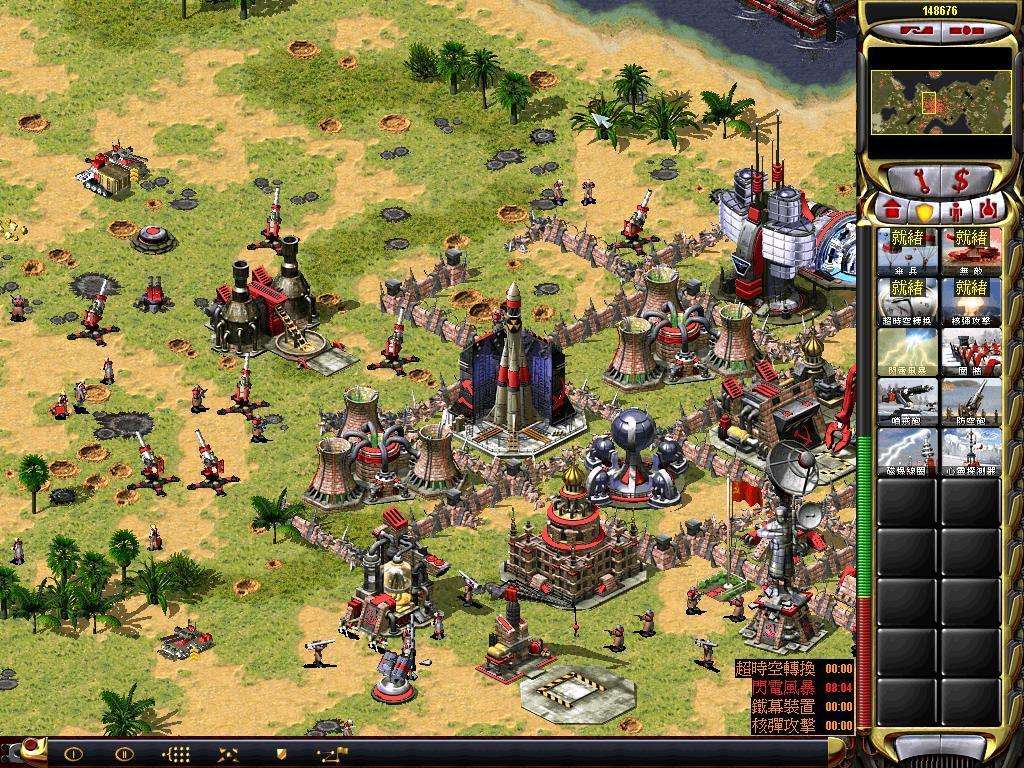Image resolution: width=1024 pixels, height=768 pixels.
Task: Select the Sentry Gun (哨戒炮) build icon
Action: (907, 401)
